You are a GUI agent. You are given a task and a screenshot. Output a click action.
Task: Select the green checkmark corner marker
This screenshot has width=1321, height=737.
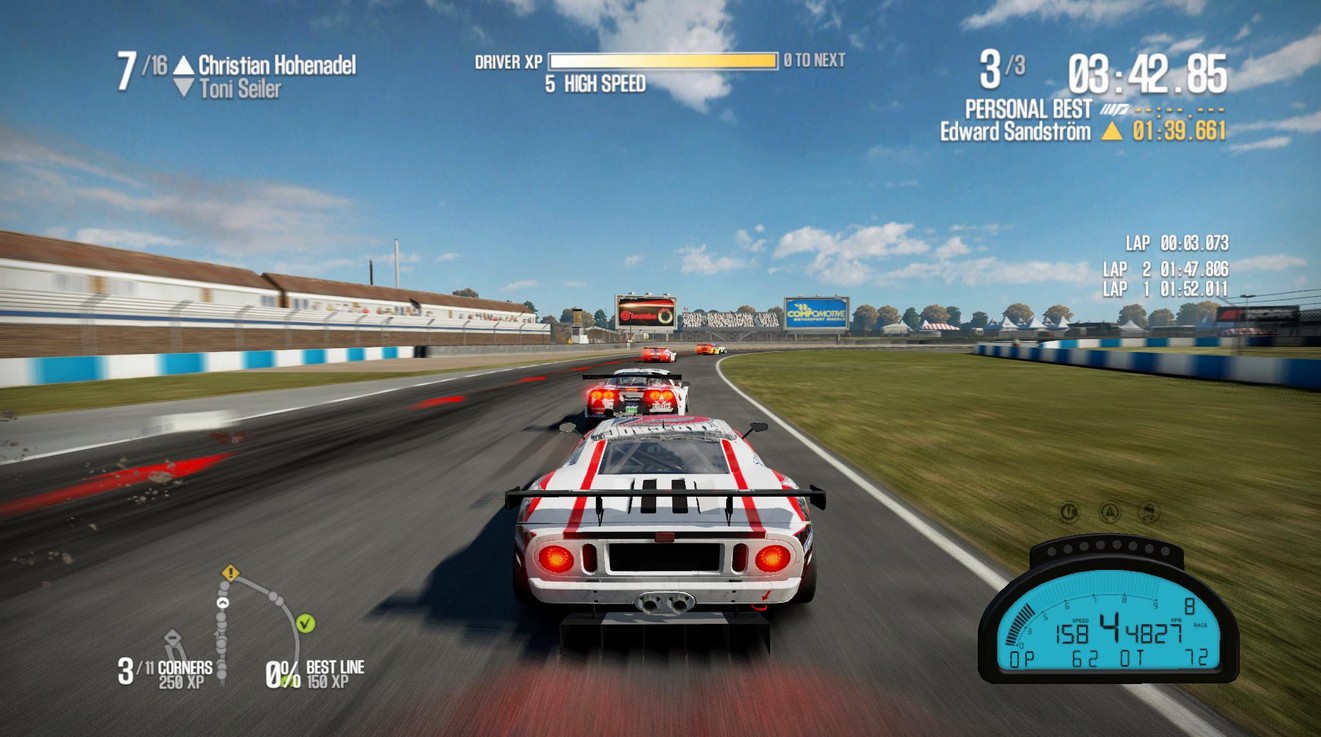coord(306,624)
